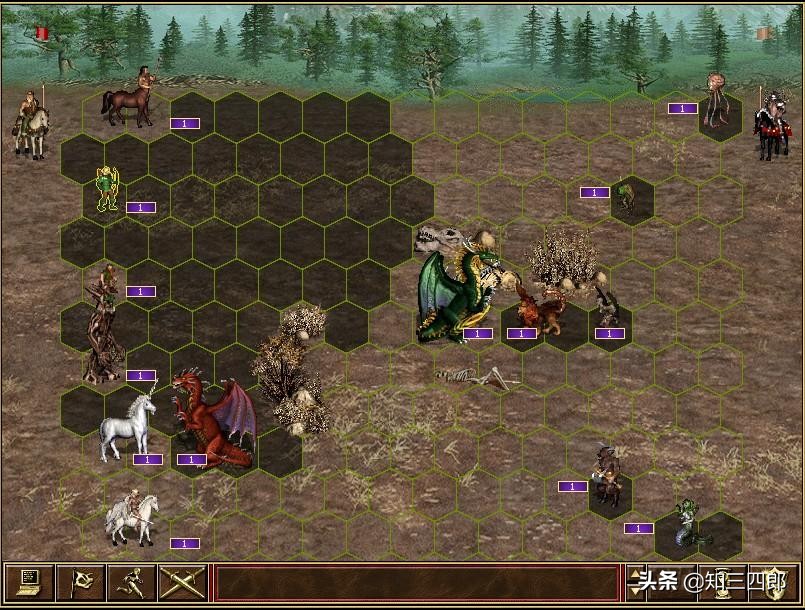Open the combat options menu

tap(29, 582)
